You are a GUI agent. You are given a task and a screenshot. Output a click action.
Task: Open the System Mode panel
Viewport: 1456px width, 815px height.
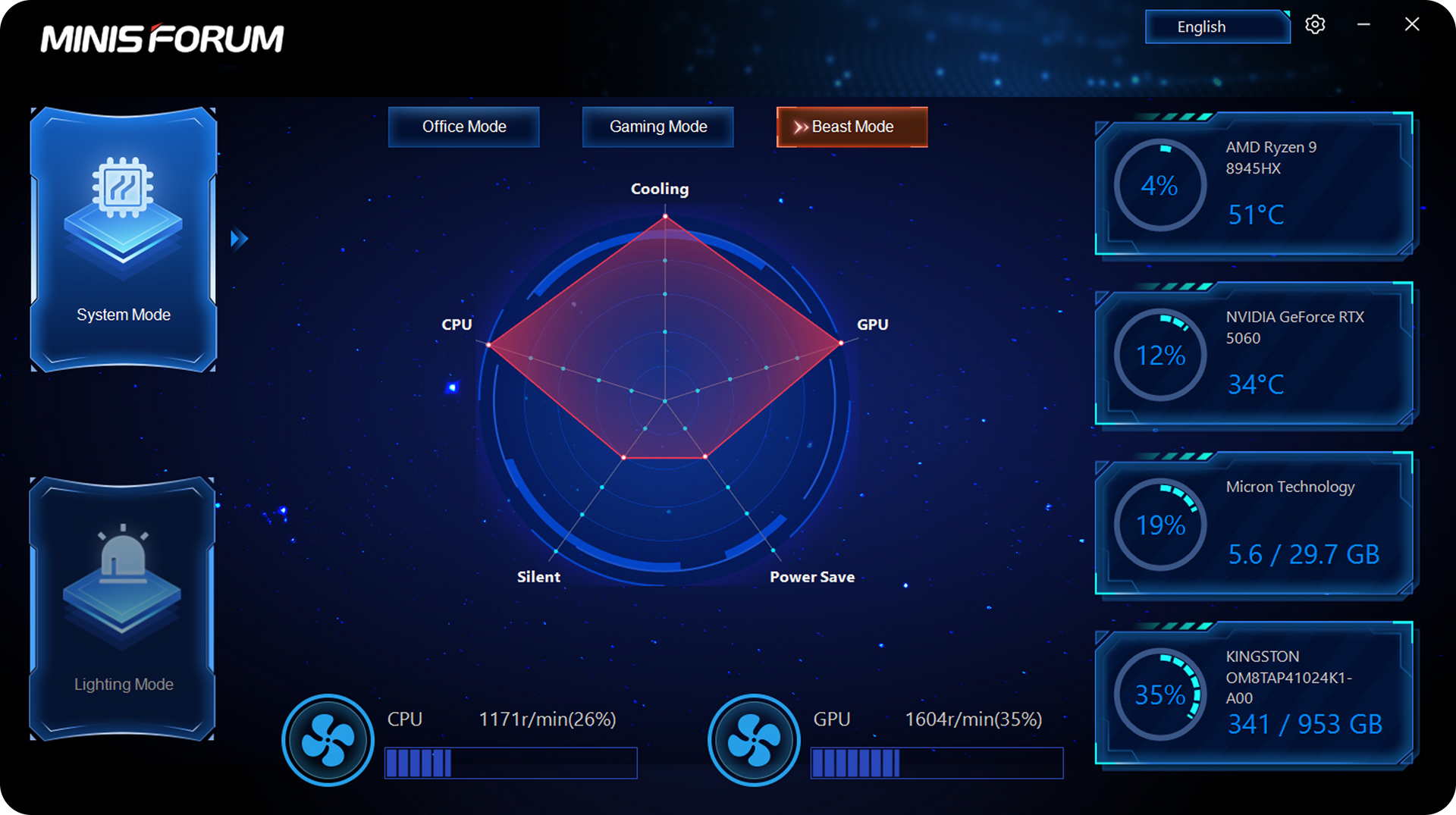pos(124,240)
